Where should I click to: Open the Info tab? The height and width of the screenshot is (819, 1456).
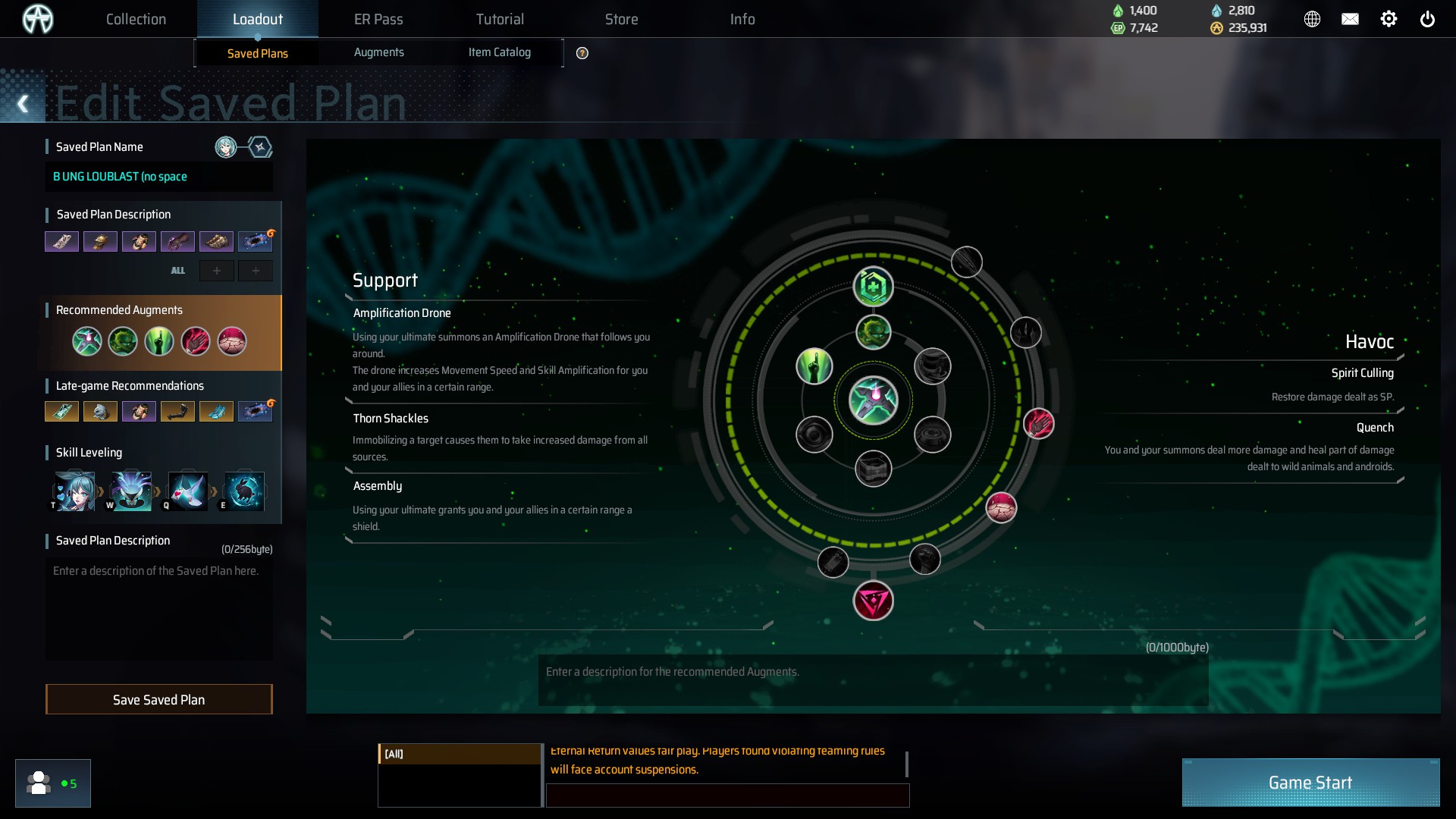click(742, 19)
